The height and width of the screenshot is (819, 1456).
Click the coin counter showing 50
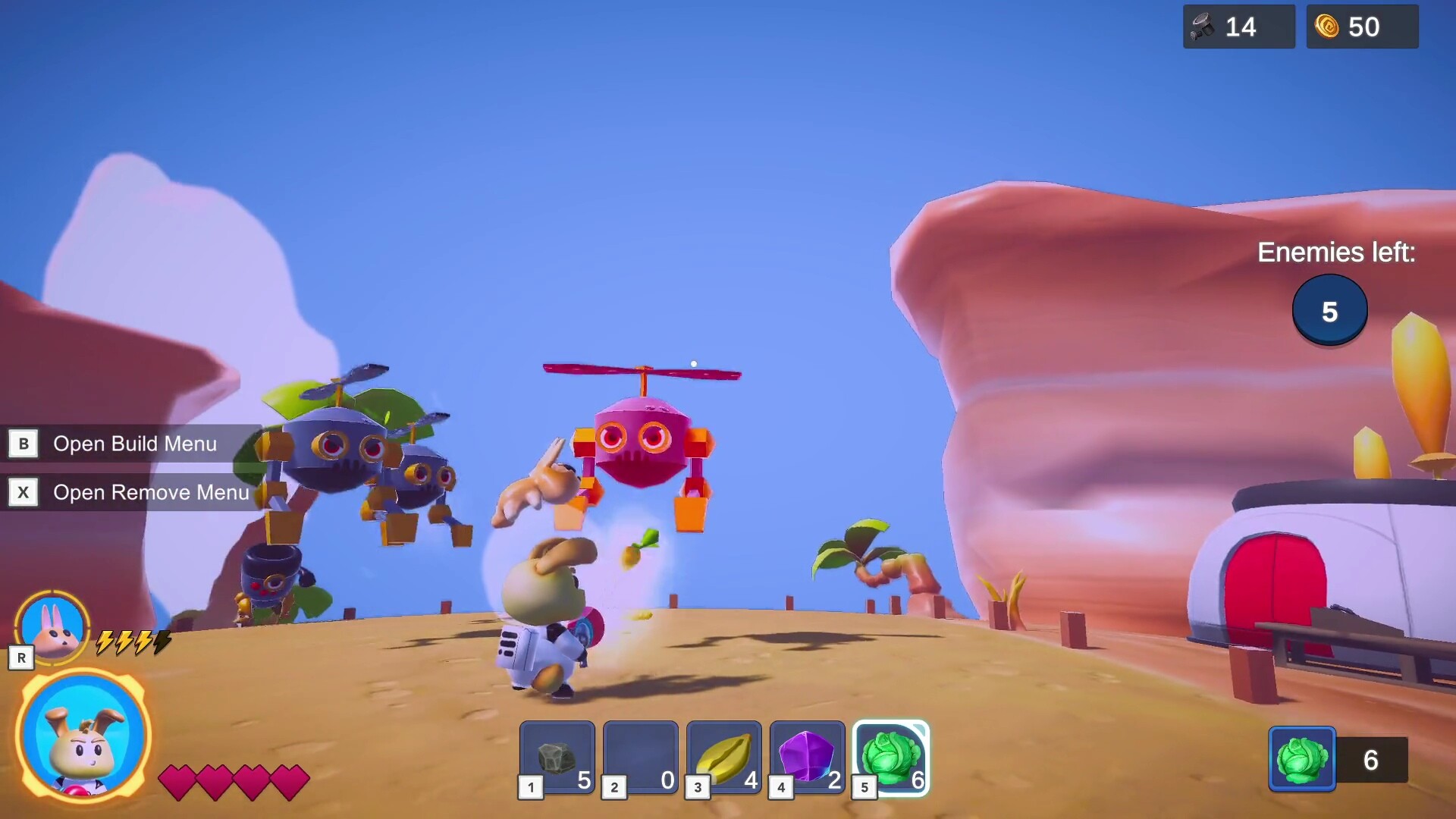[1362, 27]
